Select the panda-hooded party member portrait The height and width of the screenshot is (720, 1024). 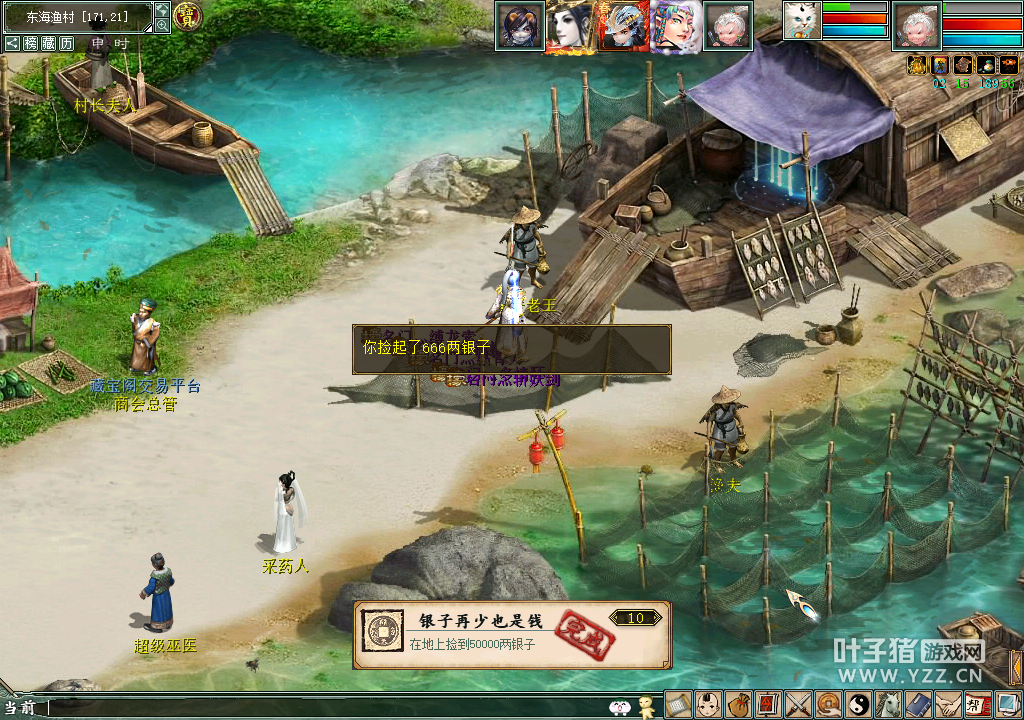519,25
